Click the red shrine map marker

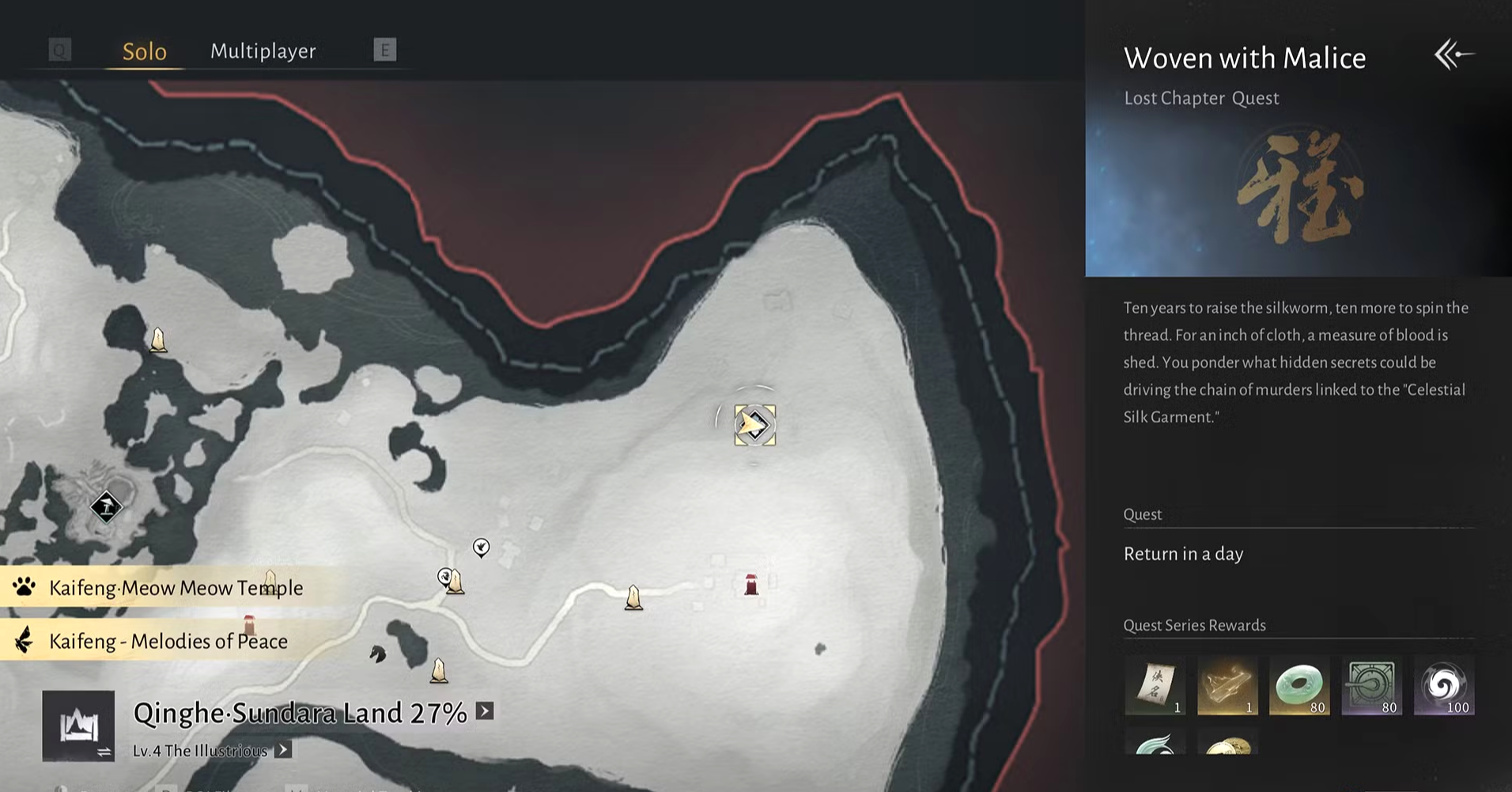click(x=751, y=585)
